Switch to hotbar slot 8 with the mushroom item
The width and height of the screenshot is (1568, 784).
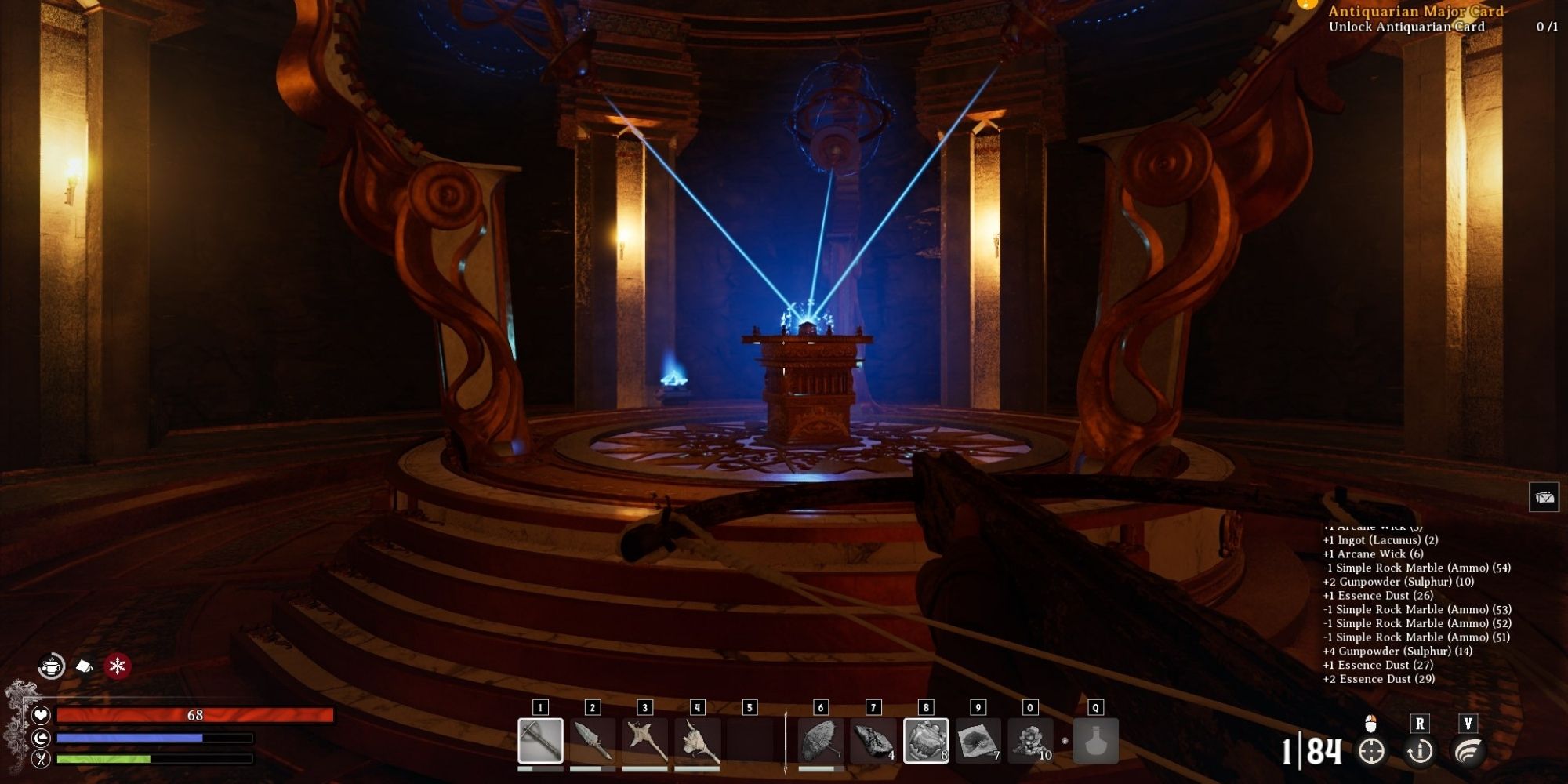point(926,742)
